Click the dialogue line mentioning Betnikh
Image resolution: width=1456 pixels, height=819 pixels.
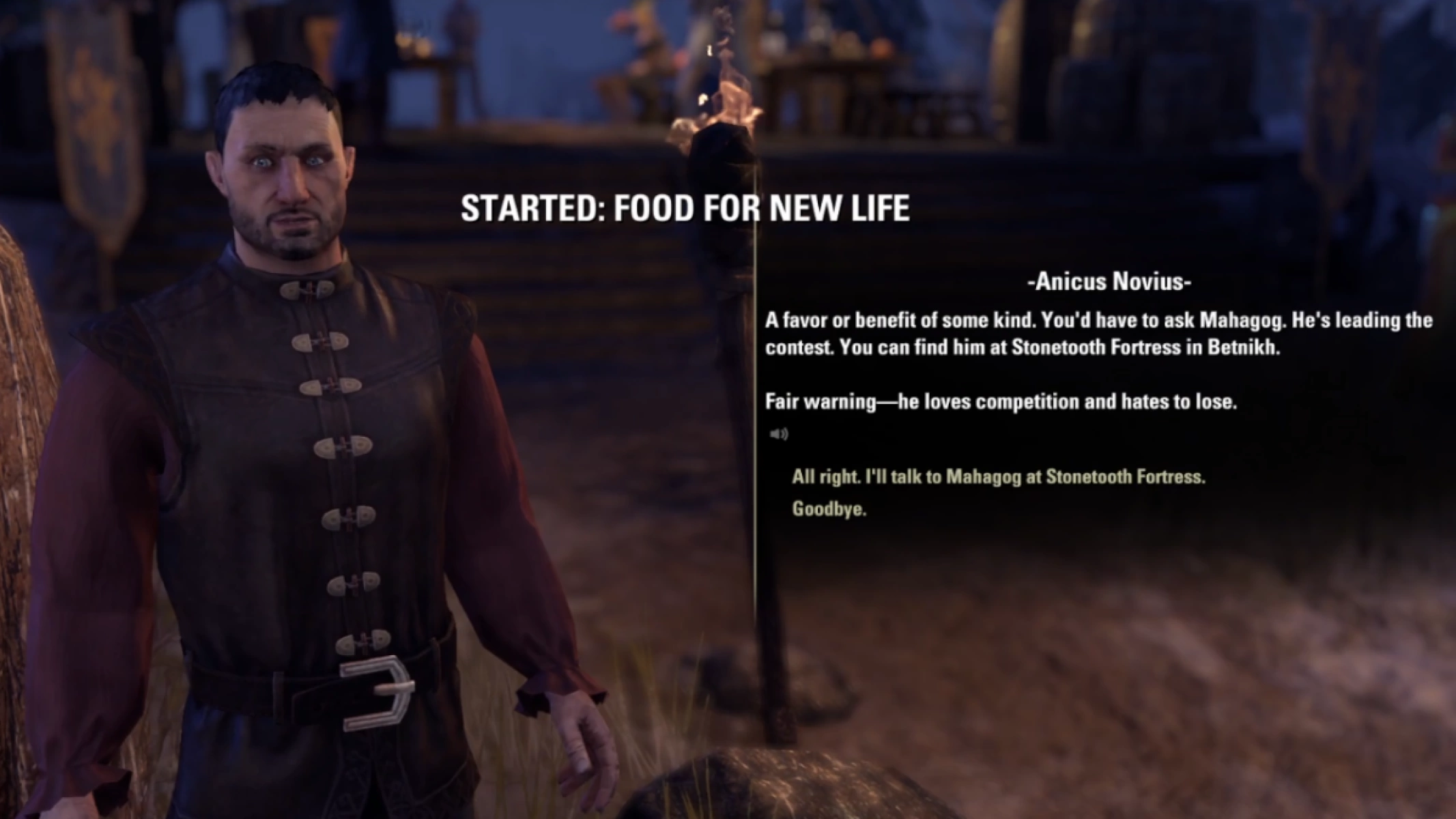tap(1024, 347)
